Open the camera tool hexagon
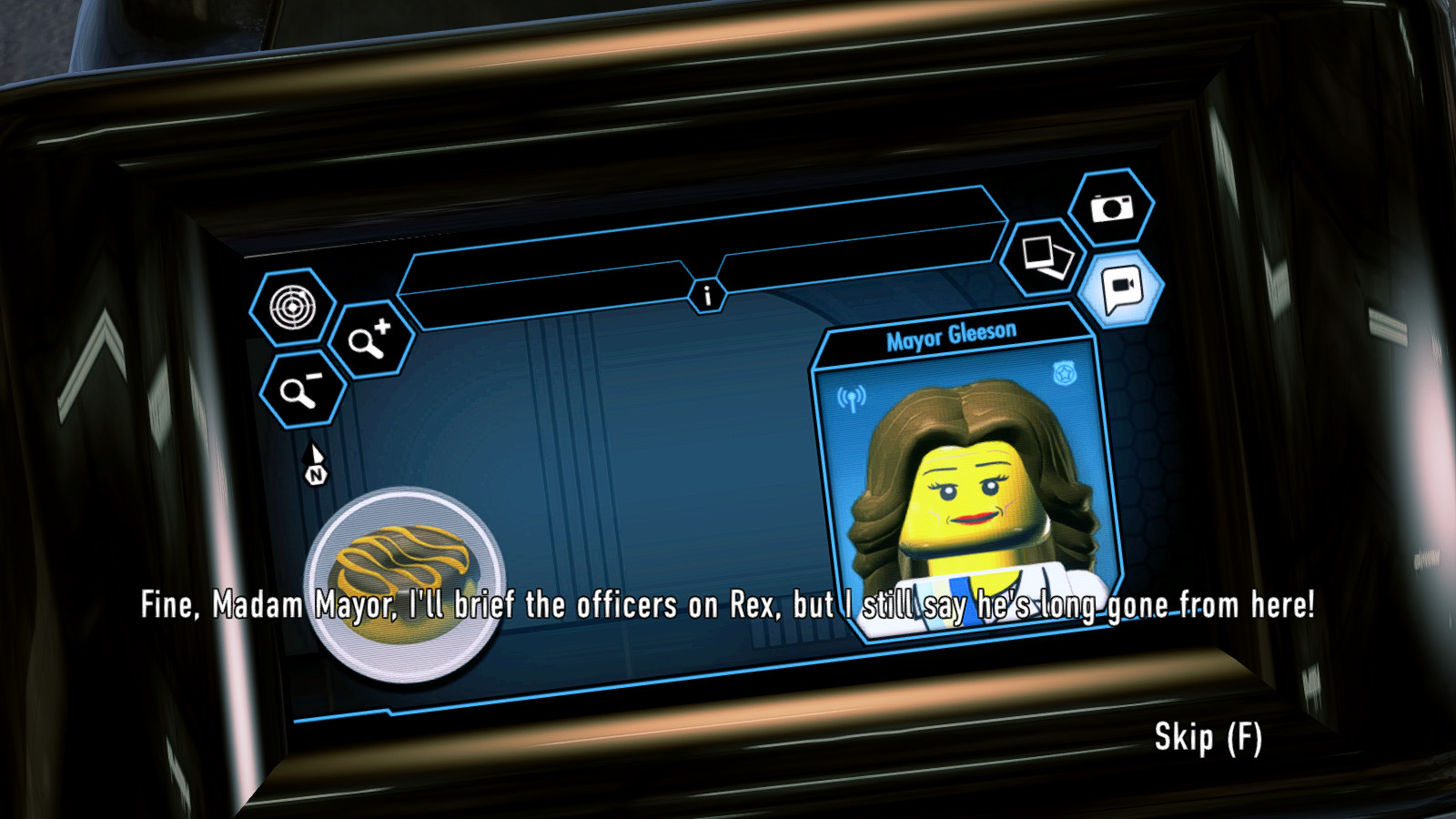Screen dimensions: 1456x819 [1112, 210]
